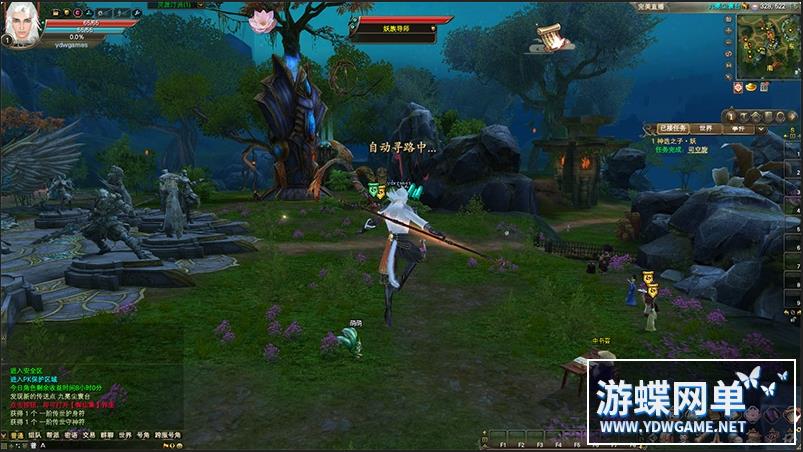Select the 组队 chat channel tab
Screen dimensions: 803x452
pyautogui.click(x=35, y=435)
